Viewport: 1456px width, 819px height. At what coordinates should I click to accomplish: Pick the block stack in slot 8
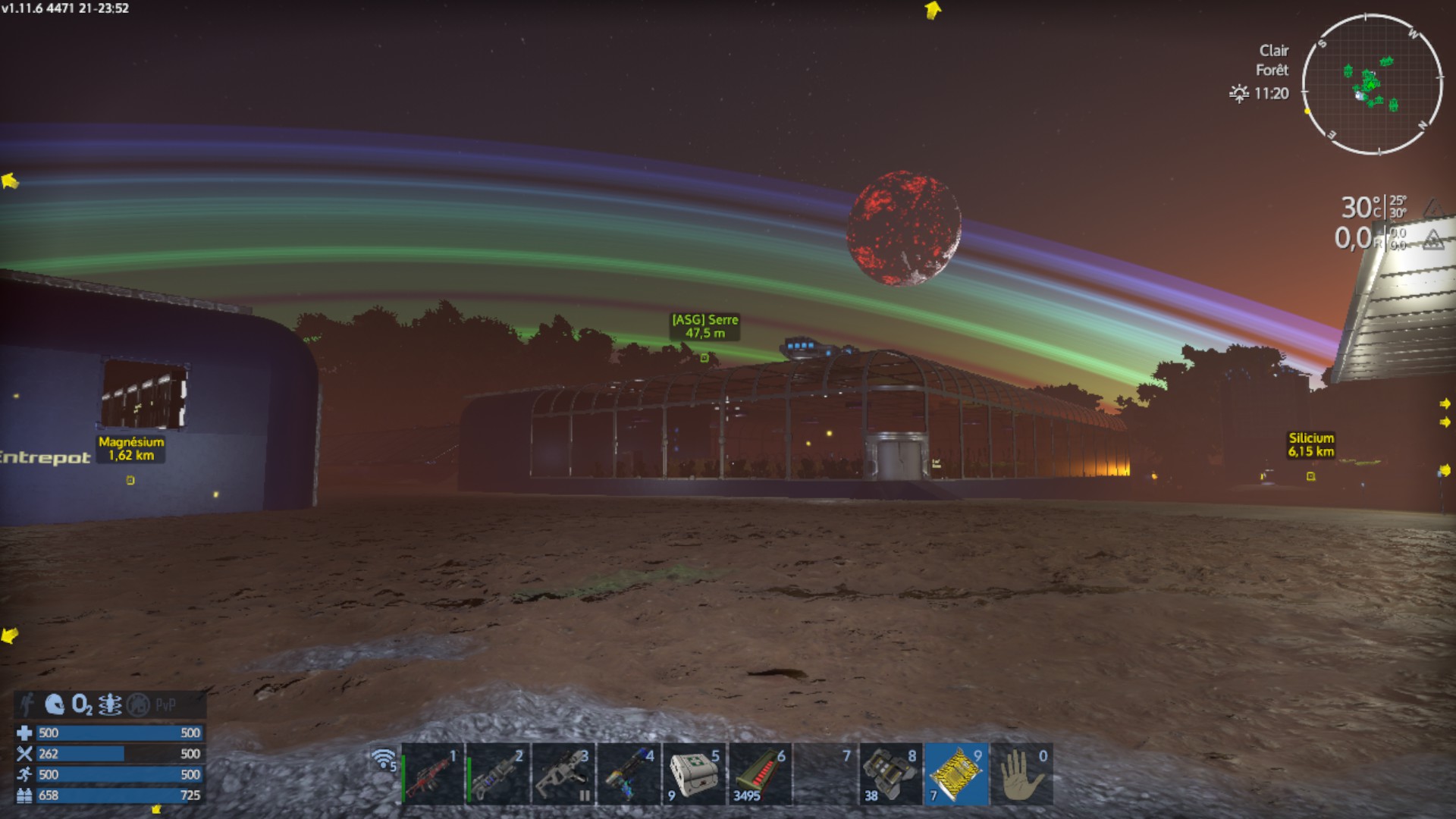891,775
